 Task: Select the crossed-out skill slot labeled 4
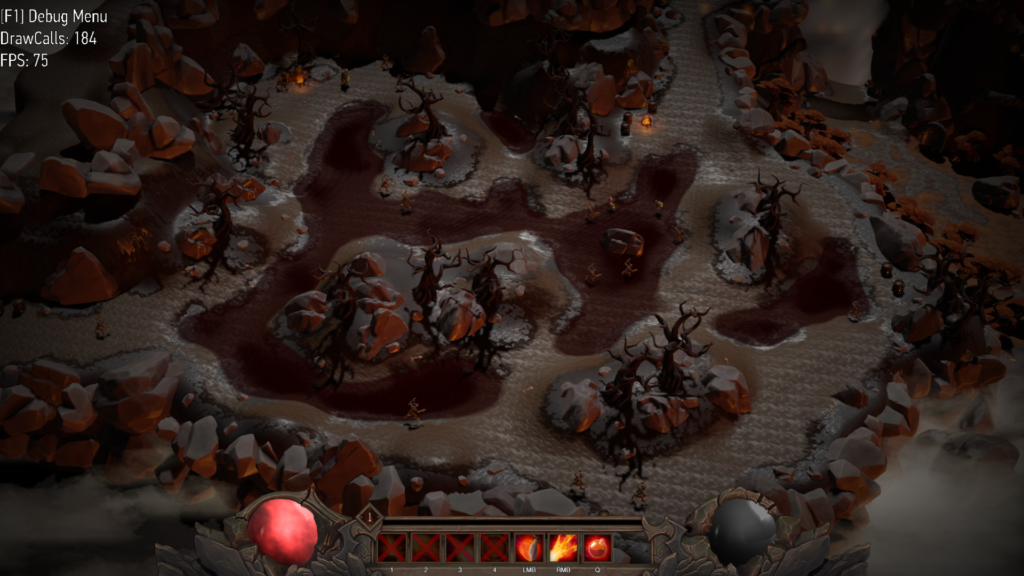pos(495,548)
